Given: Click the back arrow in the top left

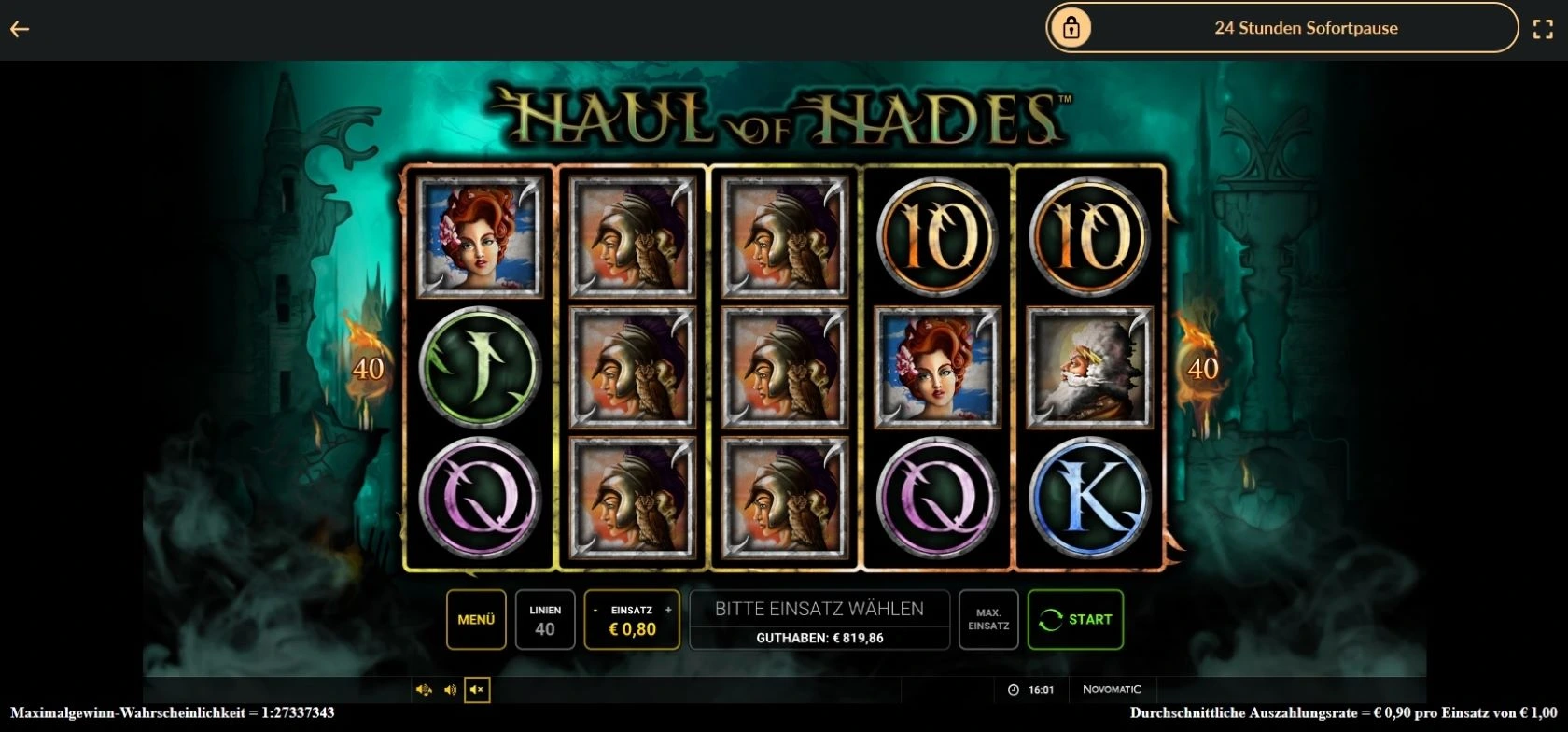Looking at the screenshot, I should click(21, 28).
